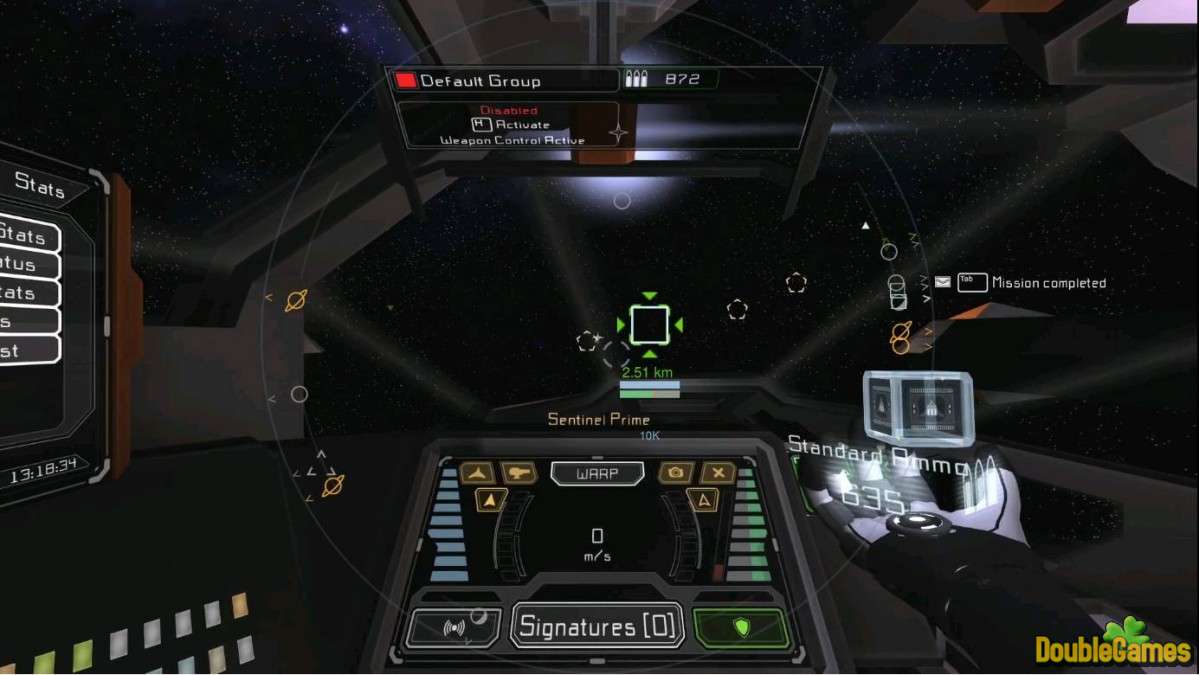Select the solid arrowhead icon button
This screenshot has width=1199, height=675.
click(x=491, y=500)
